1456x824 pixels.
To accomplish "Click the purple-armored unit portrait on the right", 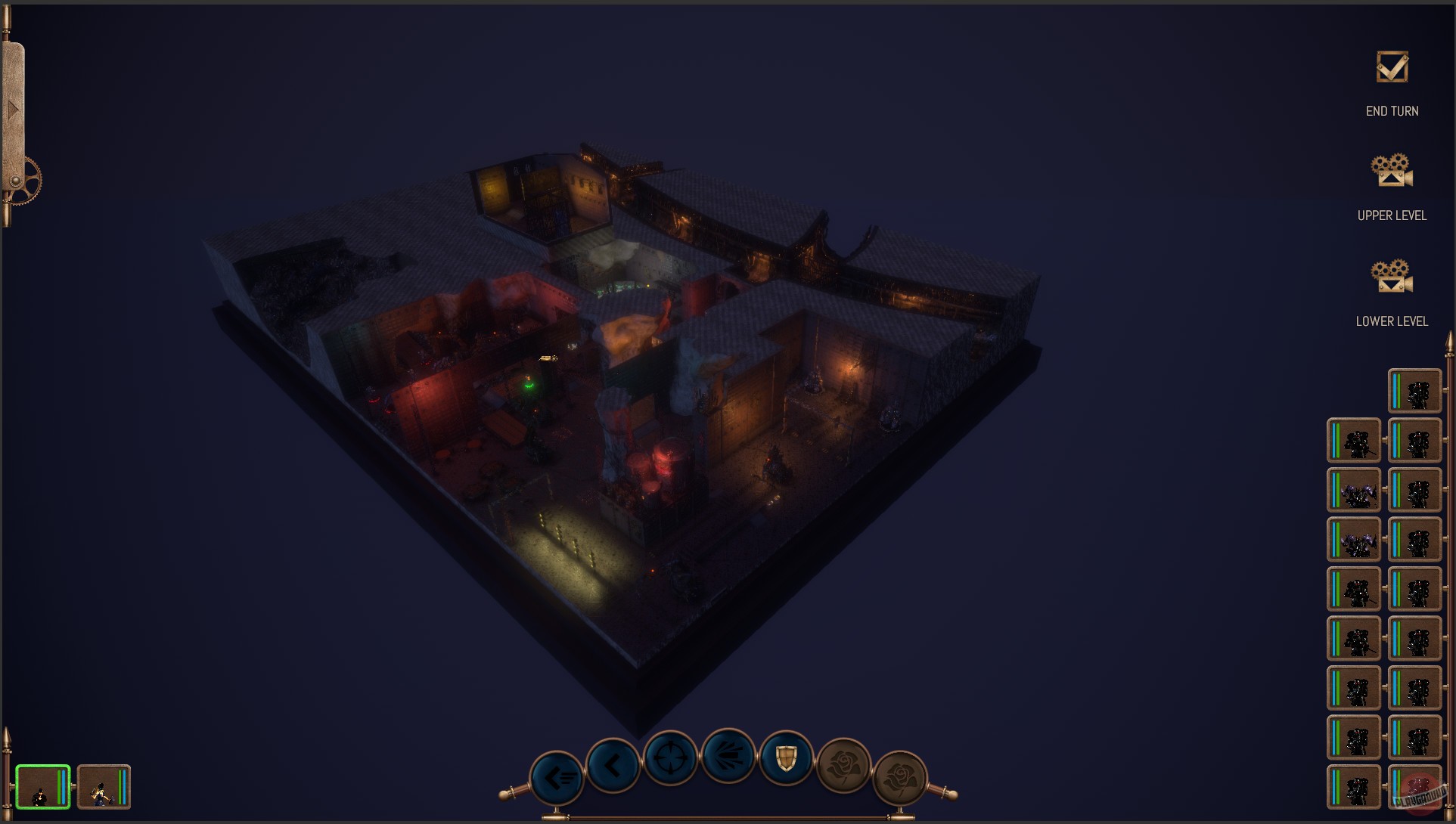I will tap(1354, 491).
